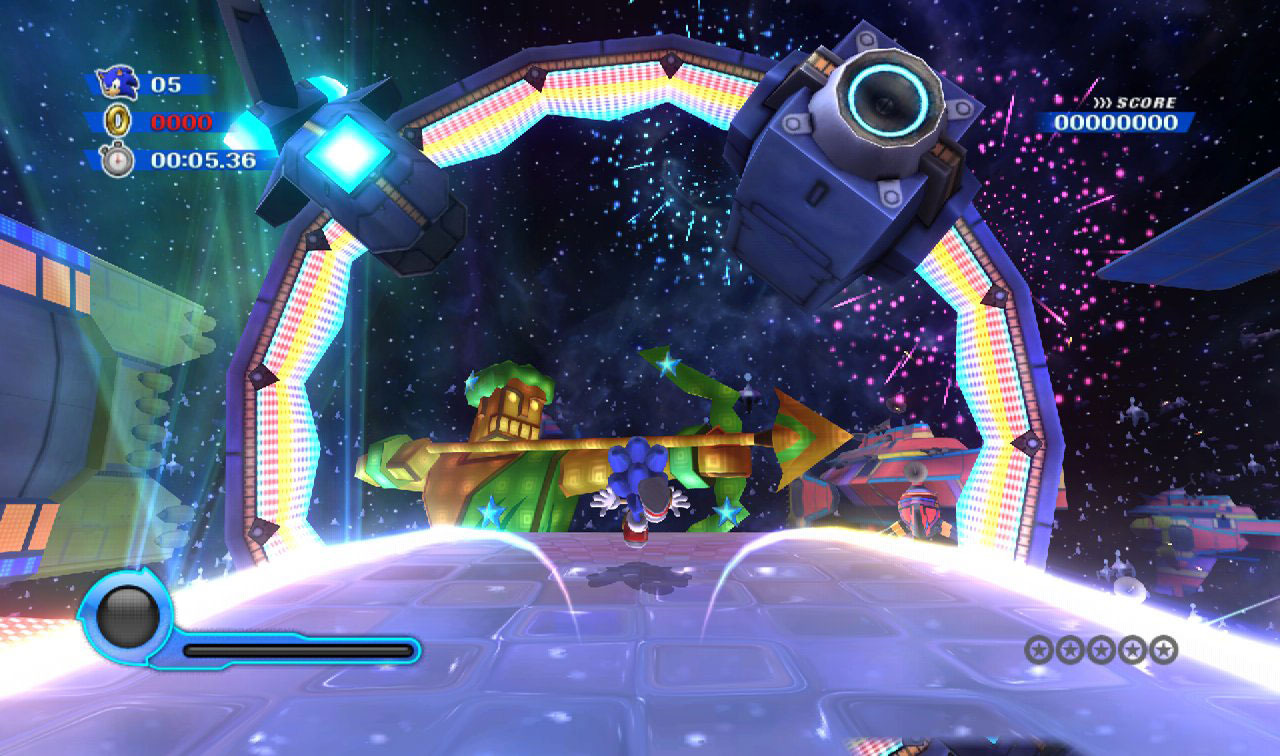Select the gold ring counter icon
This screenshot has width=1280, height=756.
[x=117, y=122]
